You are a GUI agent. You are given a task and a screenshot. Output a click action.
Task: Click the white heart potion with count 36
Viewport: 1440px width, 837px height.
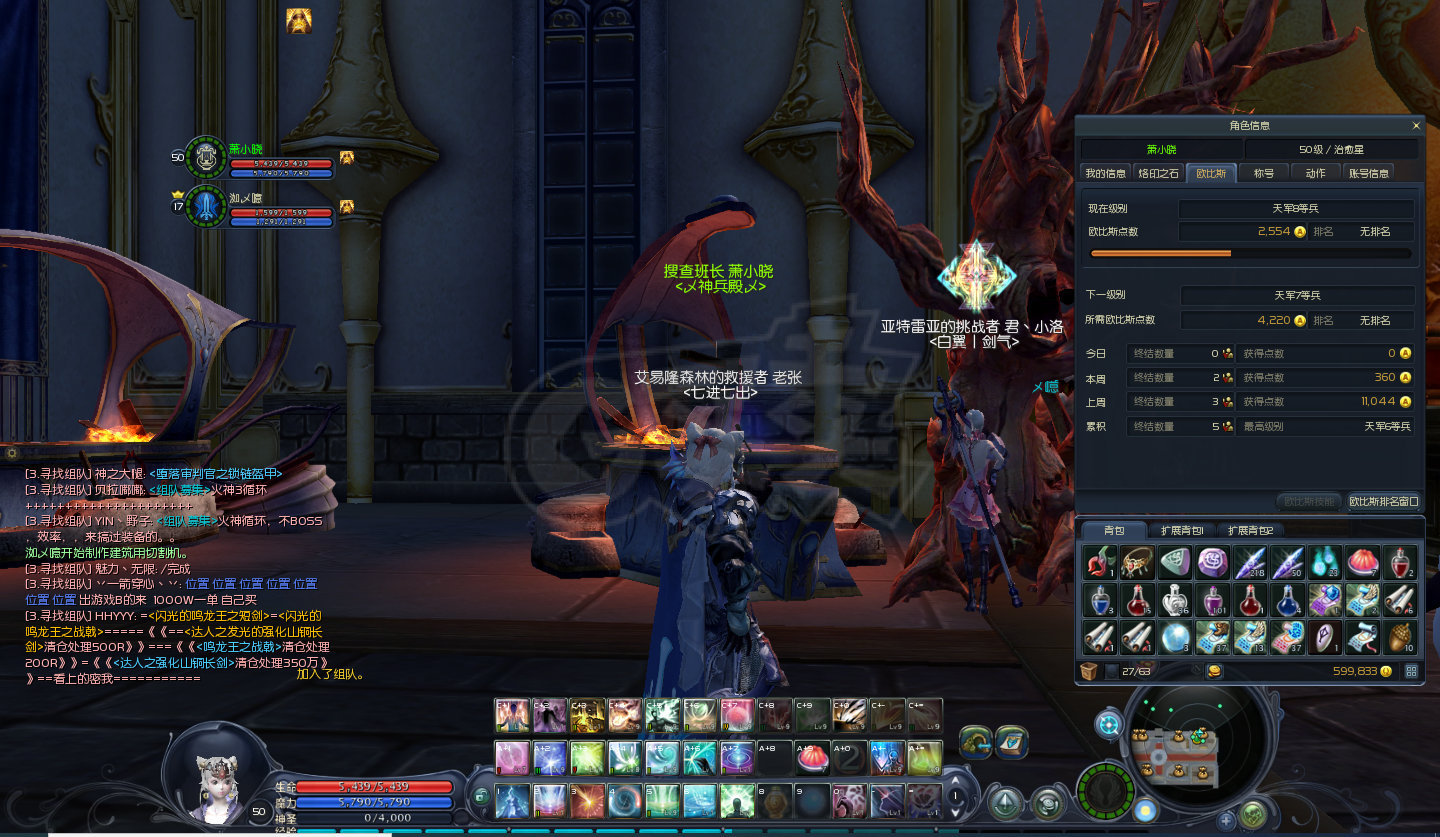point(1176,600)
